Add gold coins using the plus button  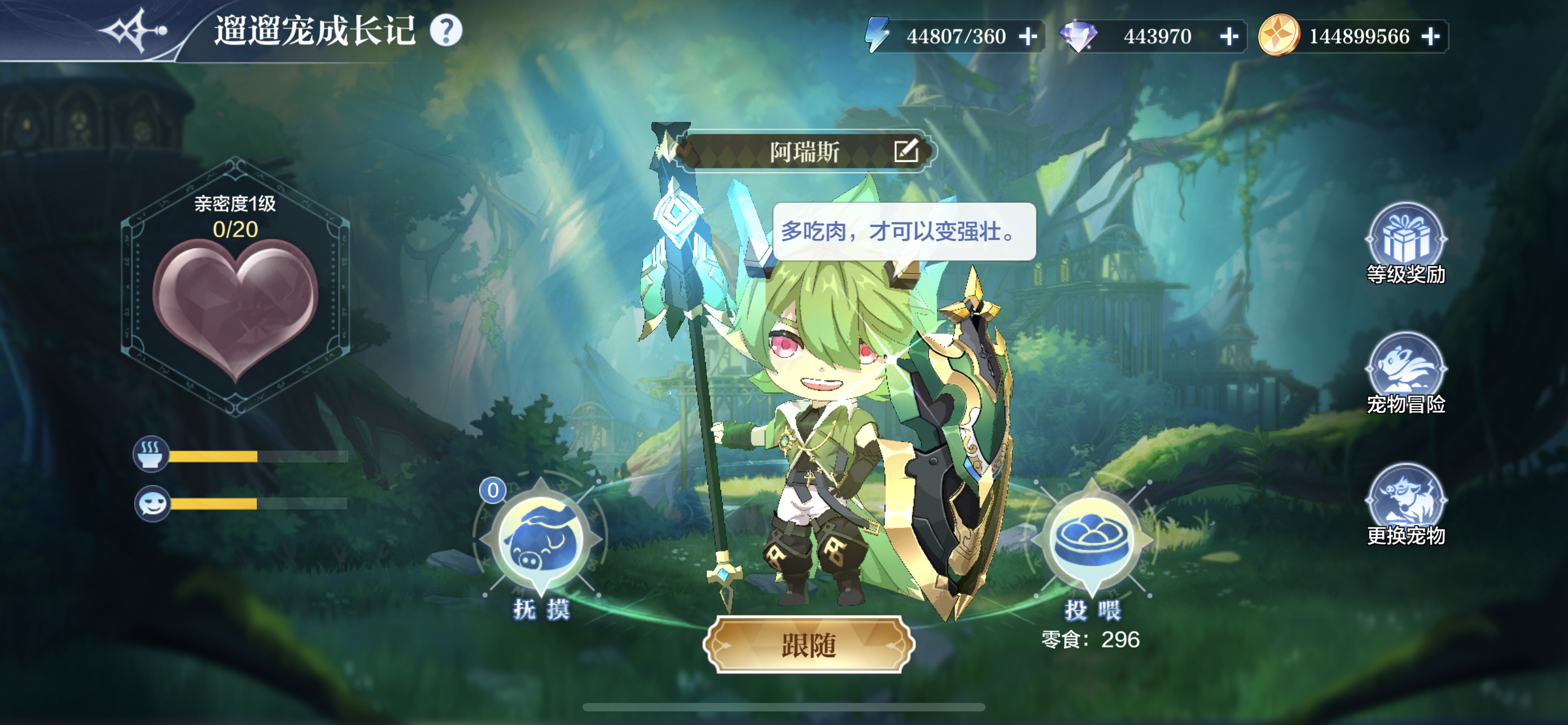tap(1430, 37)
